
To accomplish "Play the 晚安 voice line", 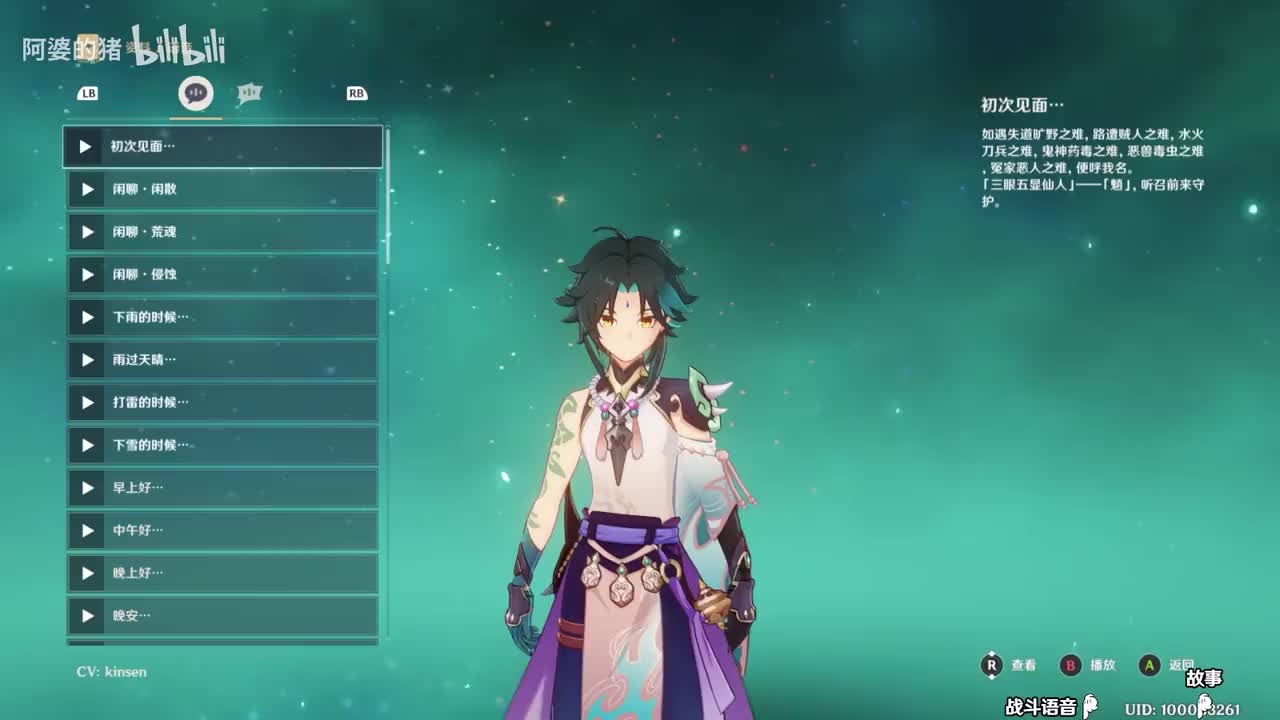I will [222, 616].
